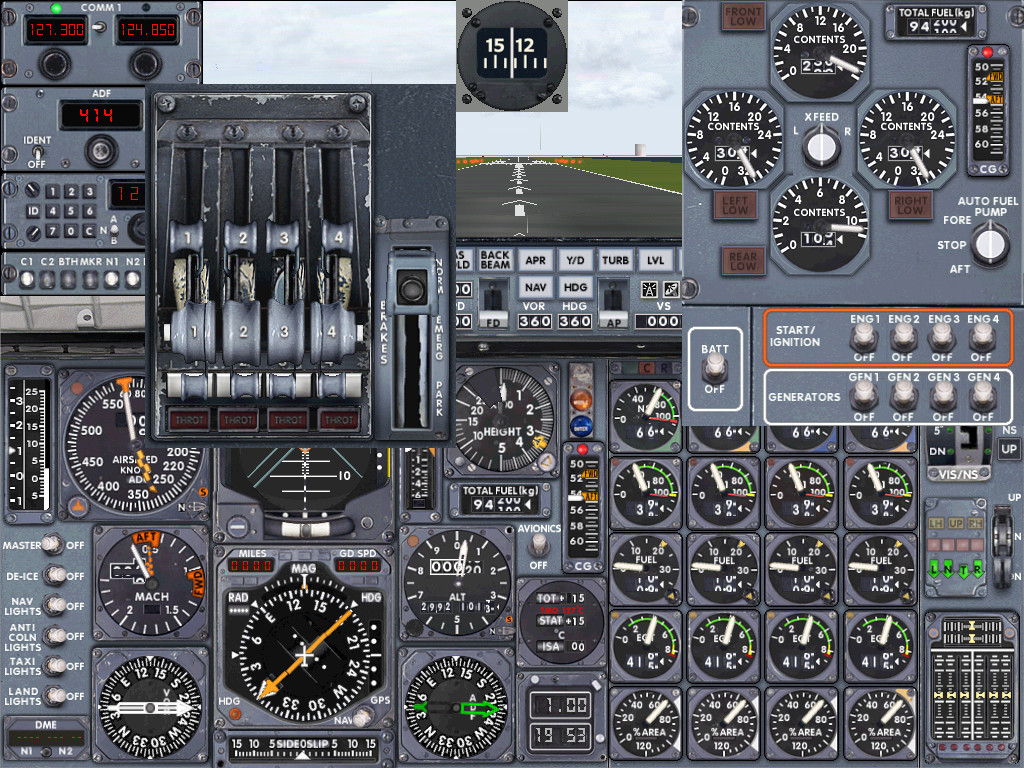Turn the XFEED crossfeed knob
This screenshot has width=1024, height=768.
[822, 147]
